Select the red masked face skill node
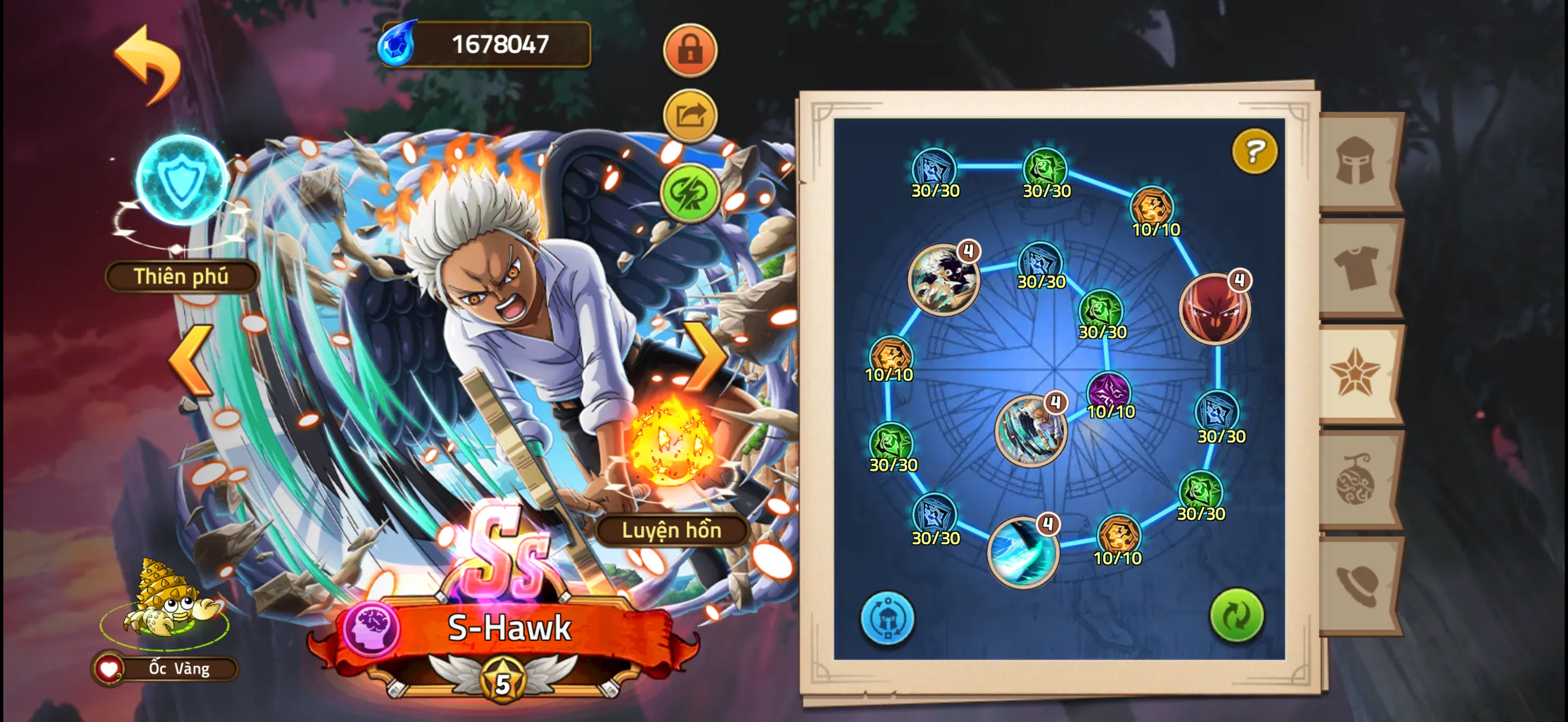The width and height of the screenshot is (1568, 722). [1214, 310]
